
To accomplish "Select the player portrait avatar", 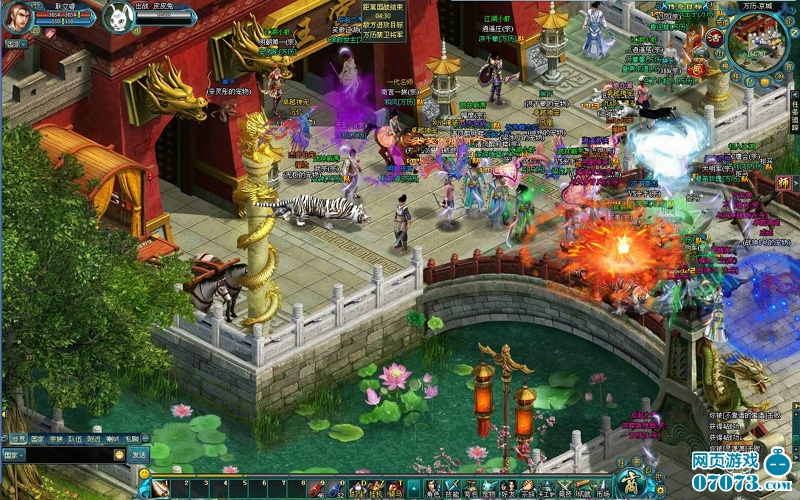I will coord(16,17).
